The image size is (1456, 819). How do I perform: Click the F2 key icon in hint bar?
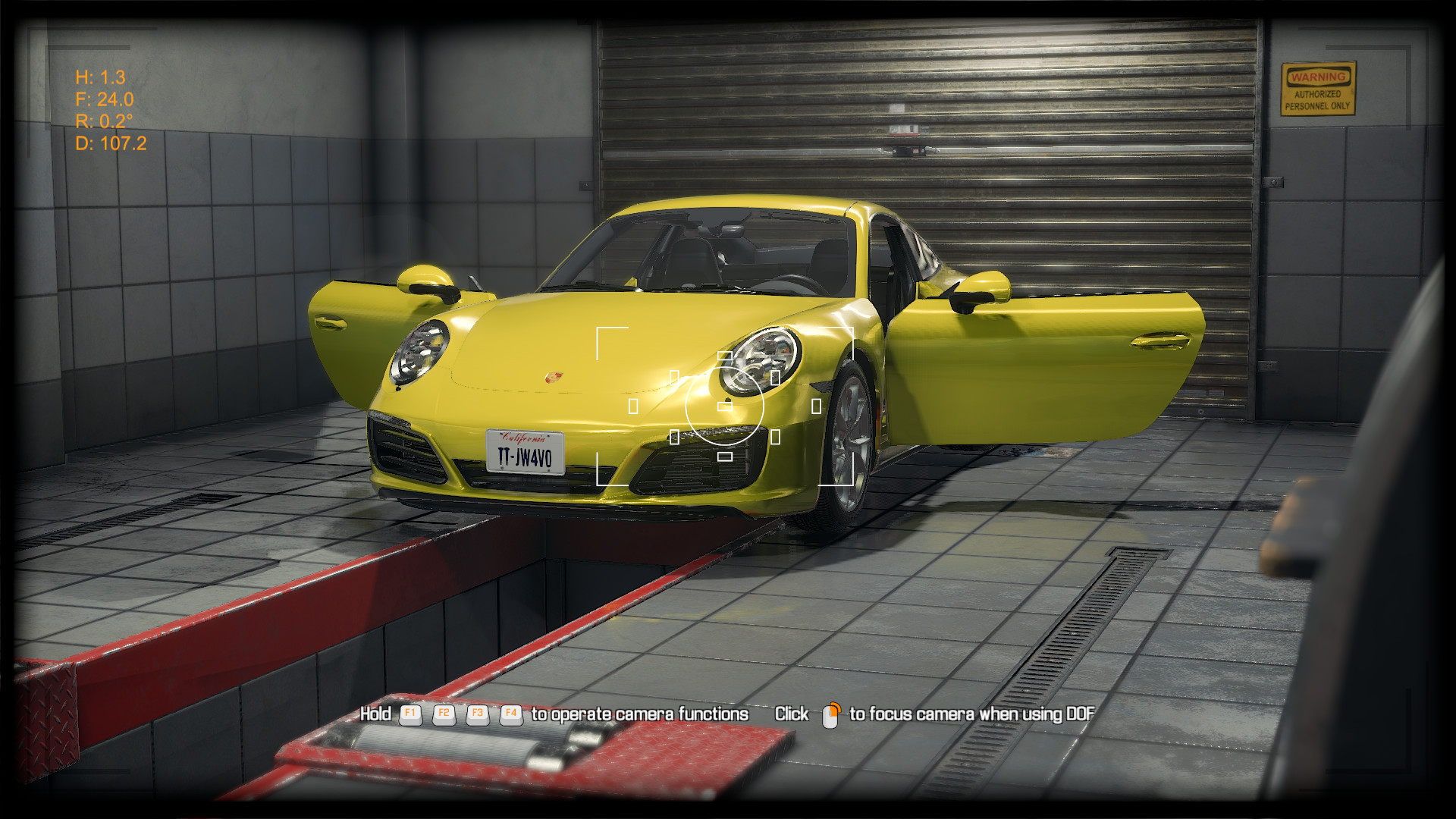444,714
